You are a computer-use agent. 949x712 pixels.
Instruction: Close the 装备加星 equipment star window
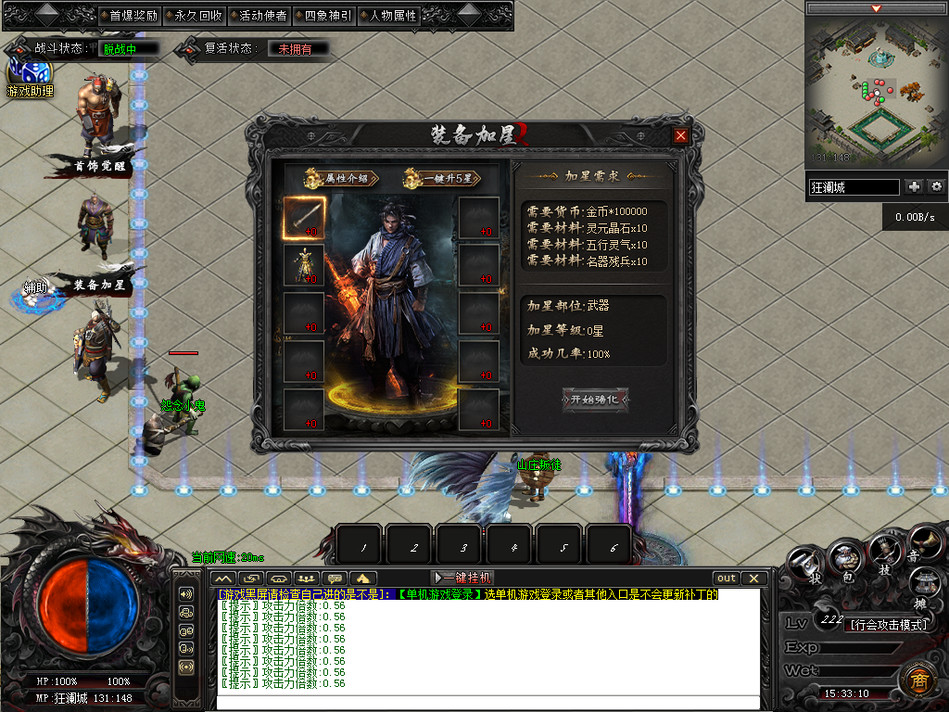coord(681,135)
